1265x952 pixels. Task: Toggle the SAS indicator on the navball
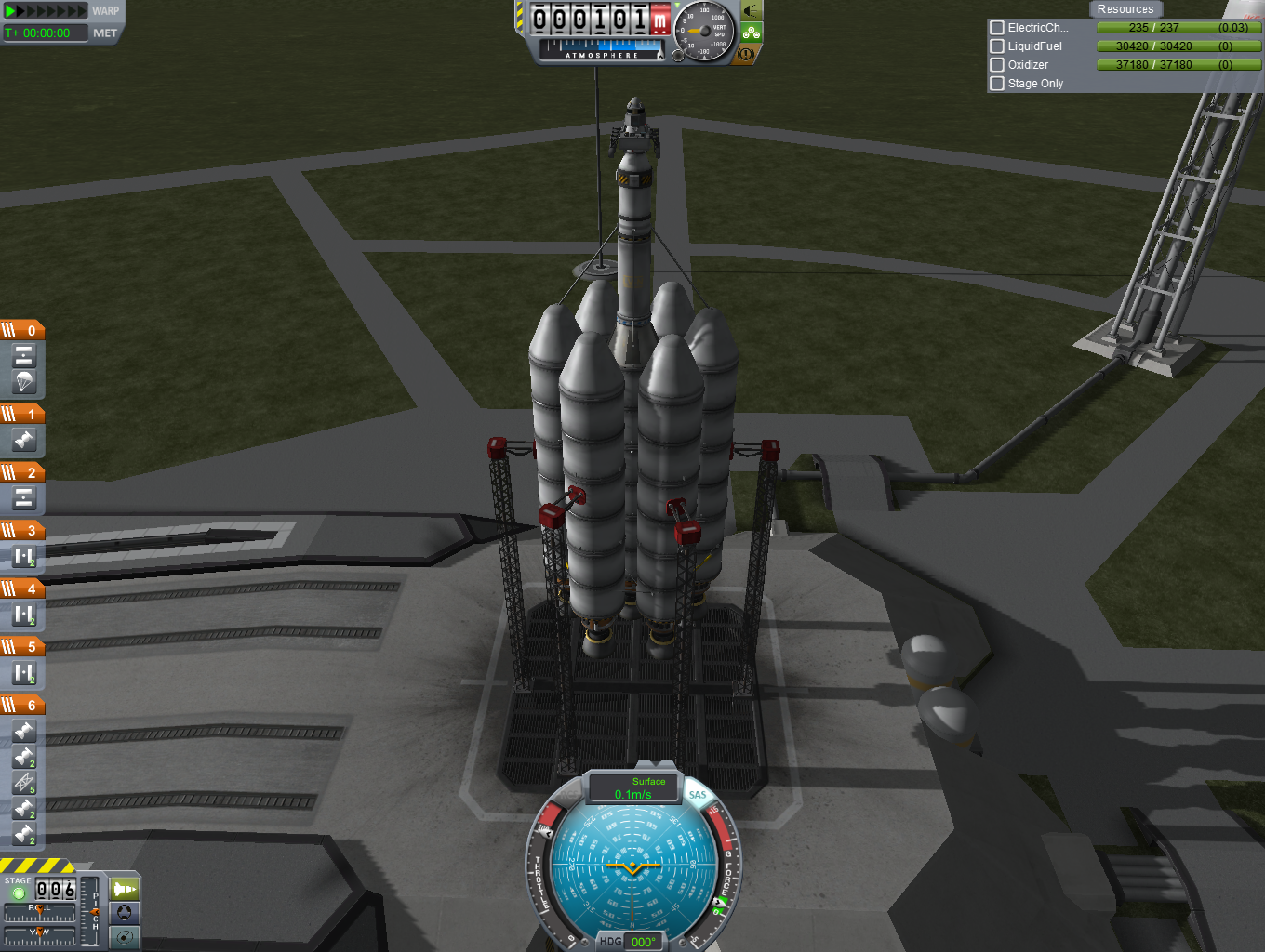tap(698, 795)
